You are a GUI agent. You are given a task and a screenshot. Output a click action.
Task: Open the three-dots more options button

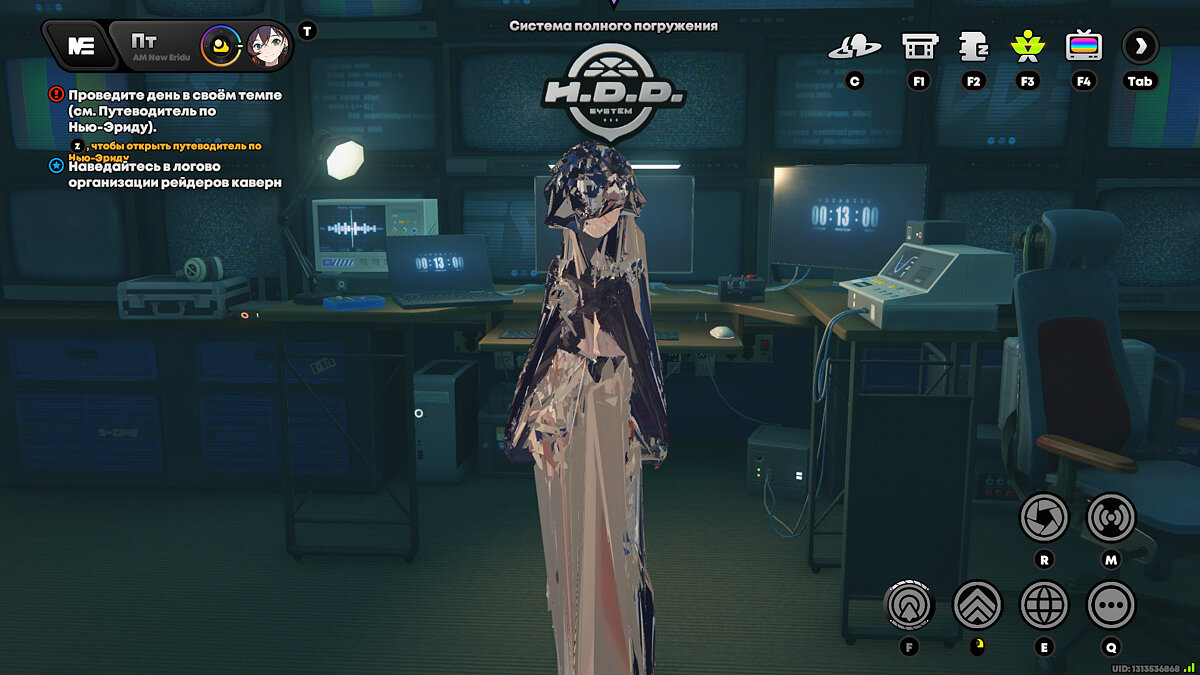1110,604
